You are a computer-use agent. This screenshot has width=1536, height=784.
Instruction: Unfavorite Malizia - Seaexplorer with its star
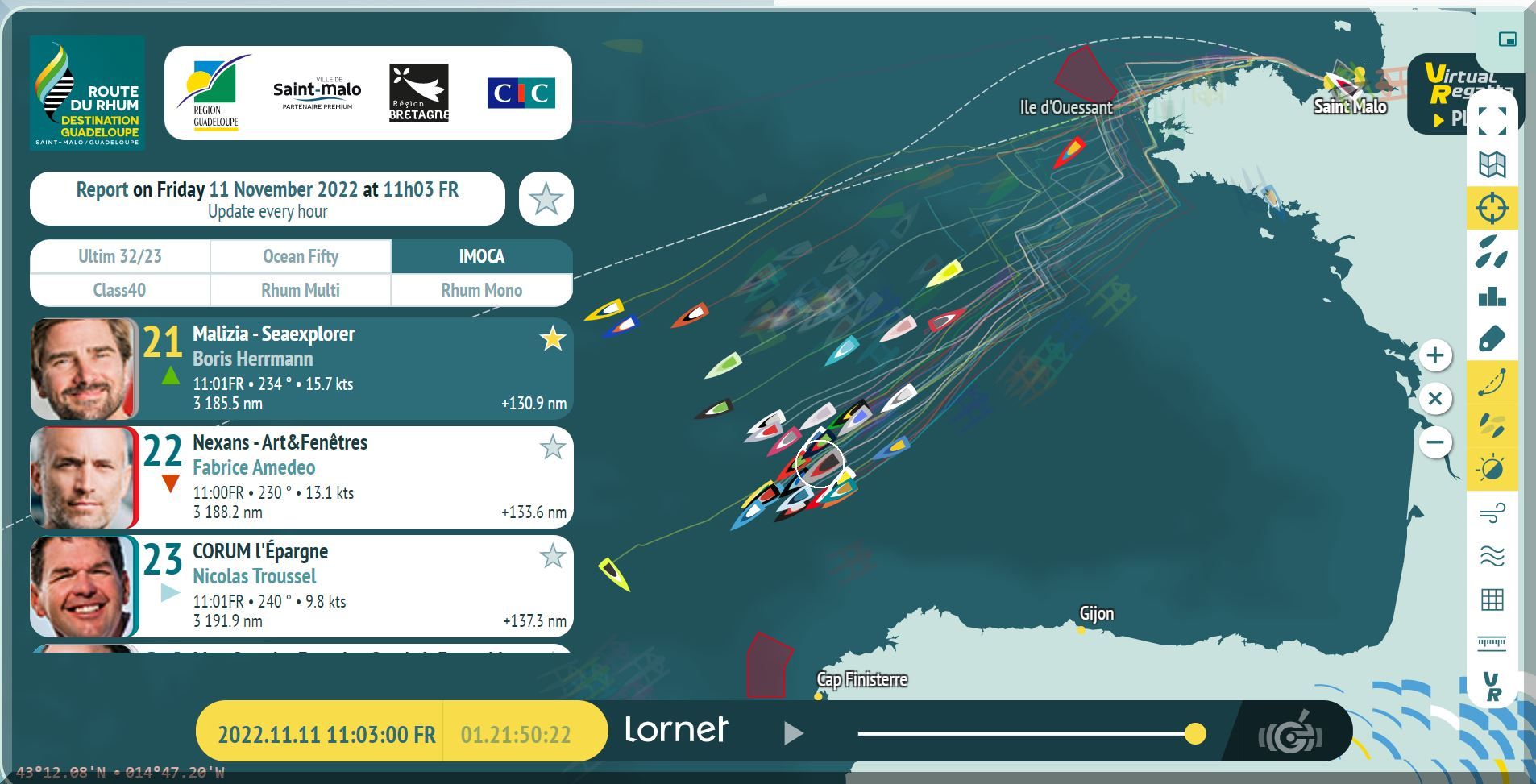552,338
